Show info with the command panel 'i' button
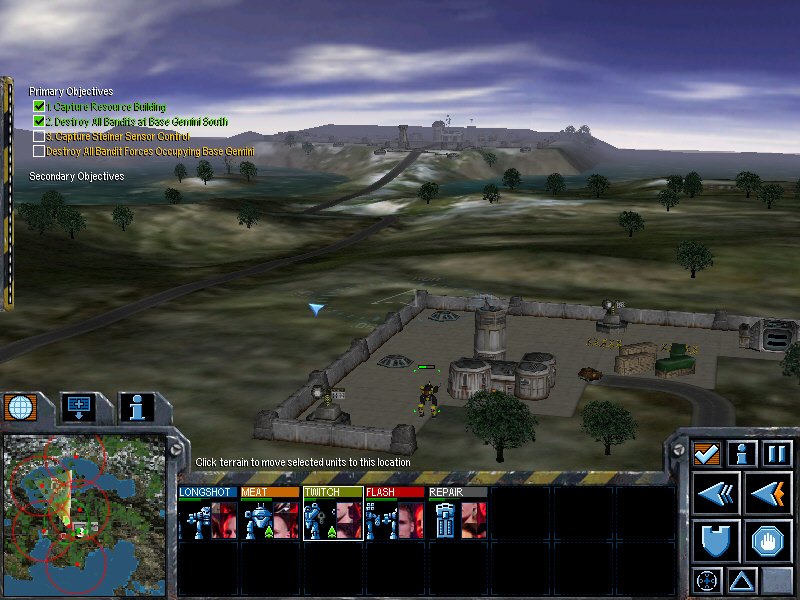The height and width of the screenshot is (600, 800). tap(742, 454)
